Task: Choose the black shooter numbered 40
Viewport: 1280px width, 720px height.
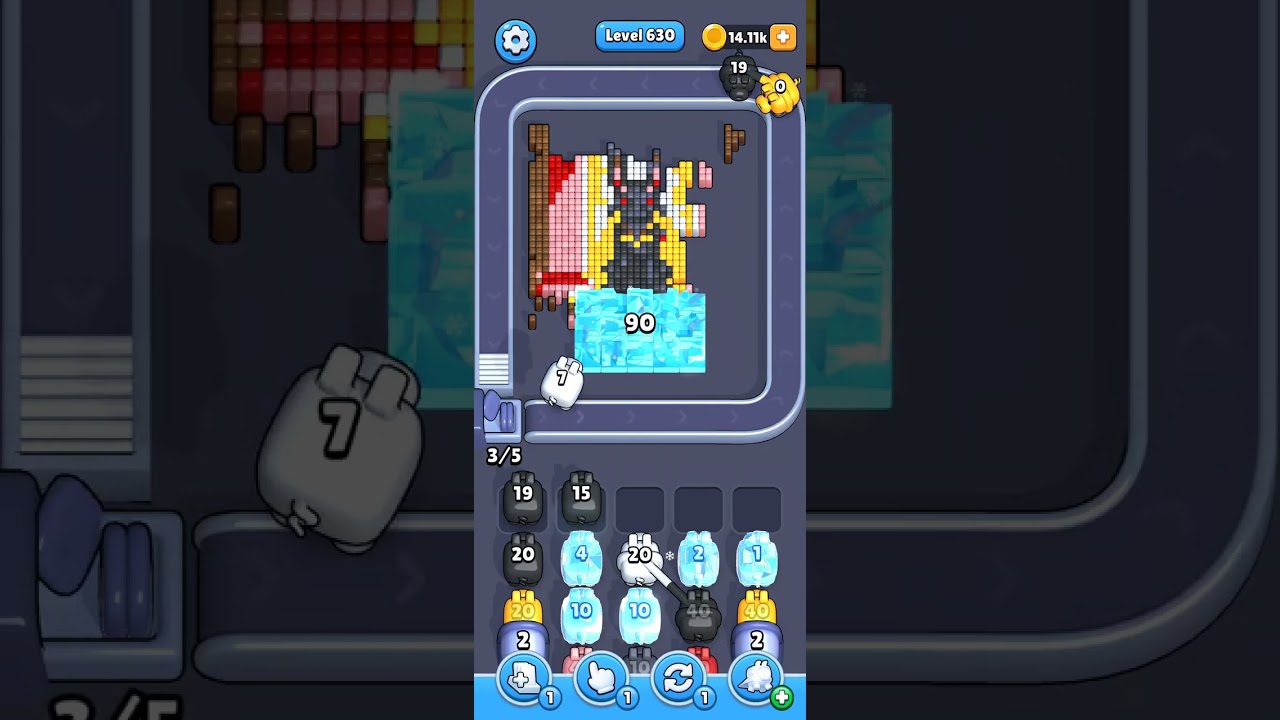Action: pos(698,617)
